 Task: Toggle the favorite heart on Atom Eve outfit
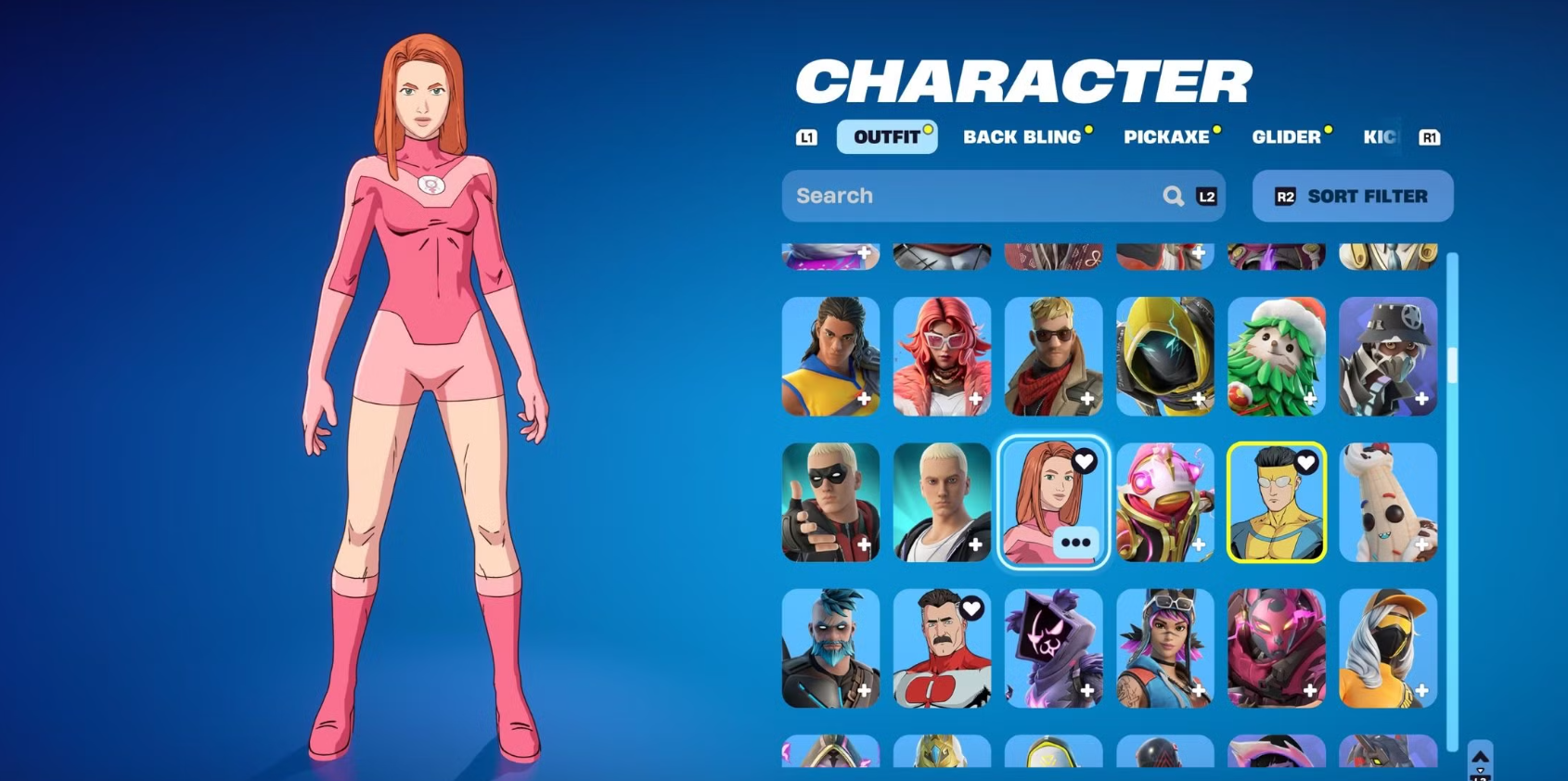[x=1086, y=459]
